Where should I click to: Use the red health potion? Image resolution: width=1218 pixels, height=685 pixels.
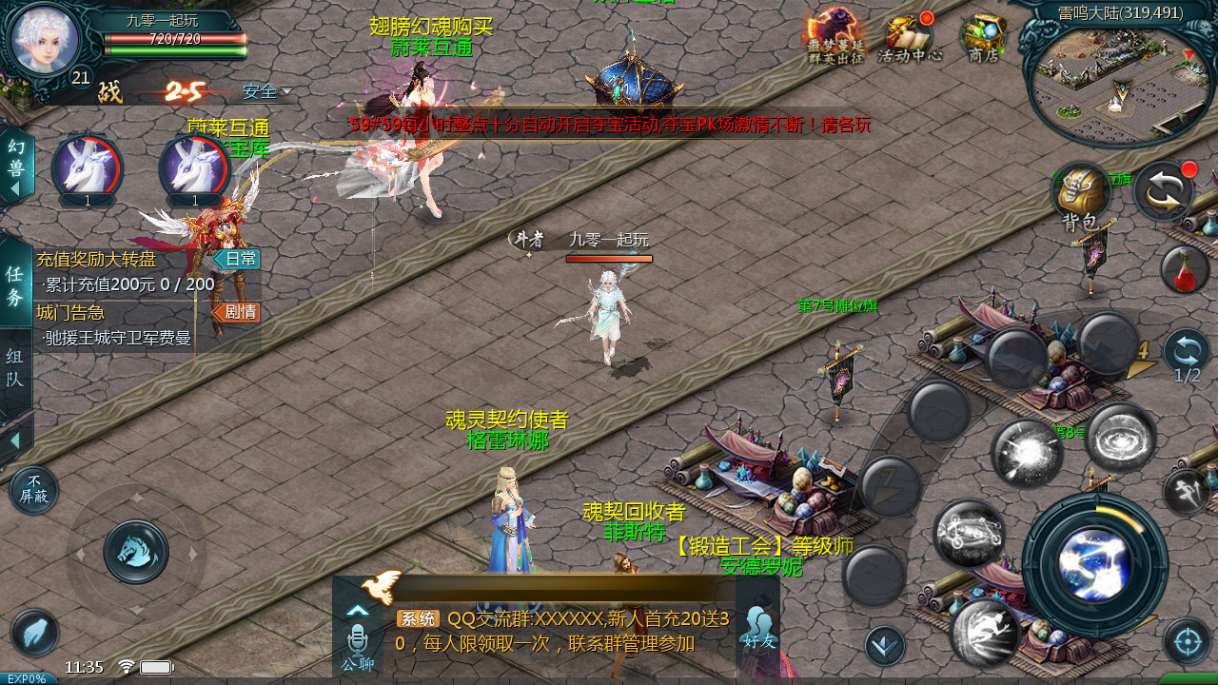[x=1185, y=269]
